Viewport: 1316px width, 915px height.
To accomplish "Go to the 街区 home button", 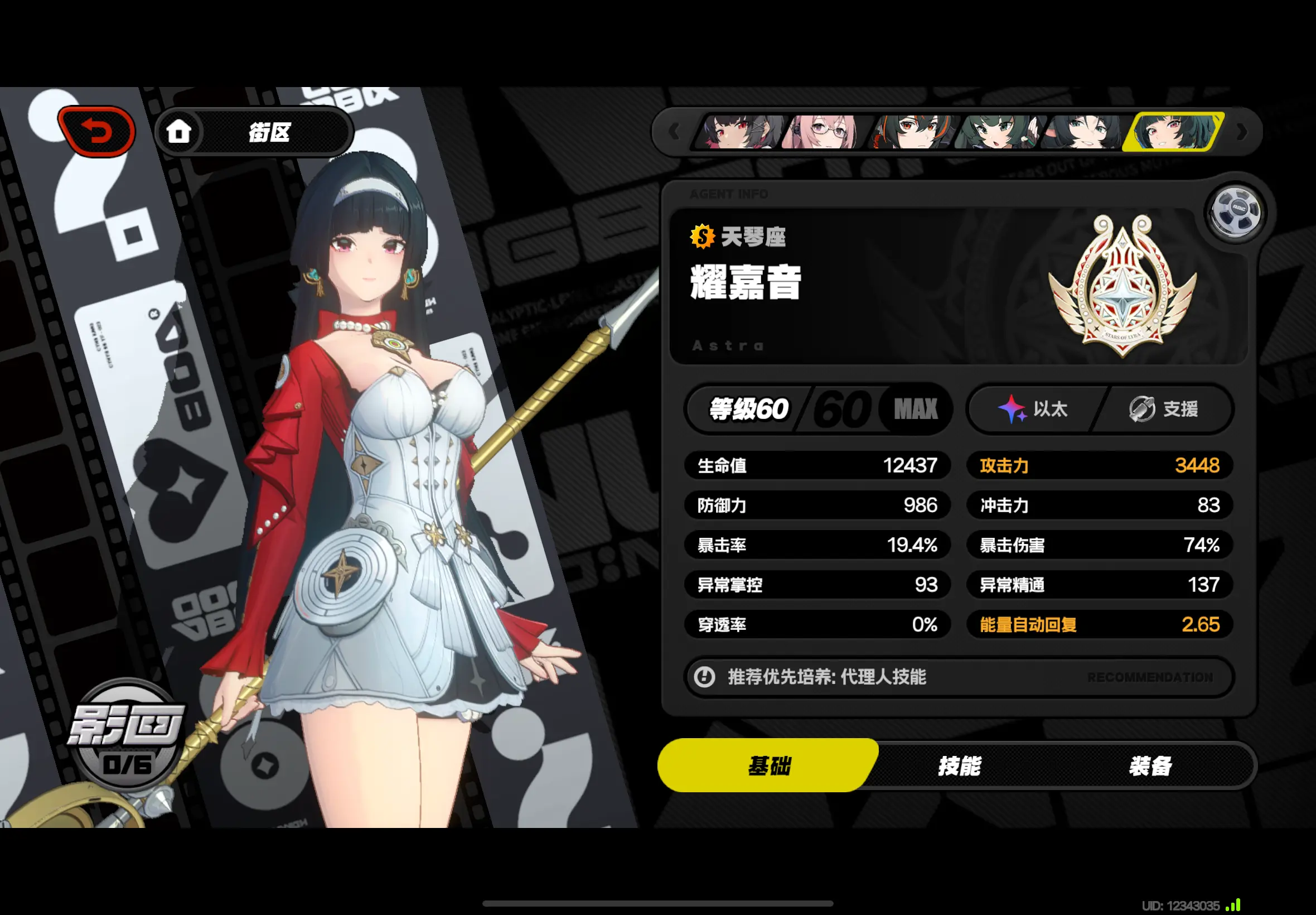I will 254,132.
